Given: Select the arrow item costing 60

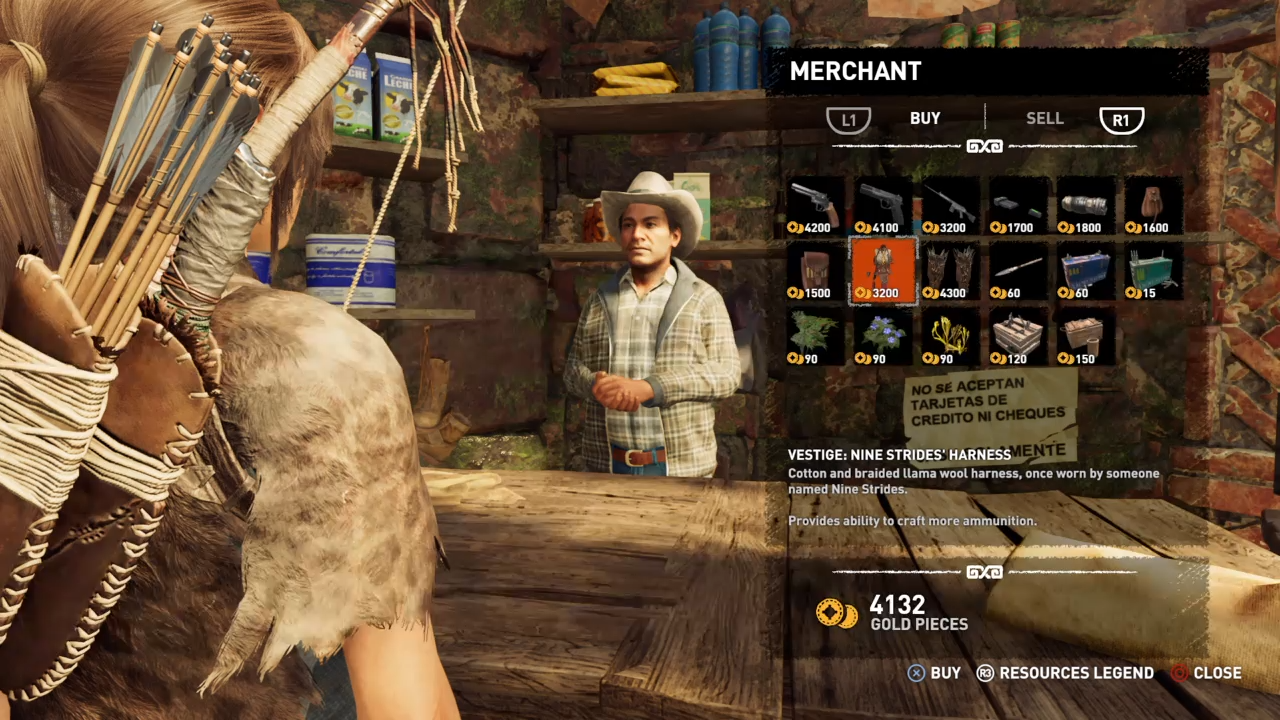Looking at the screenshot, I should 1017,271.
